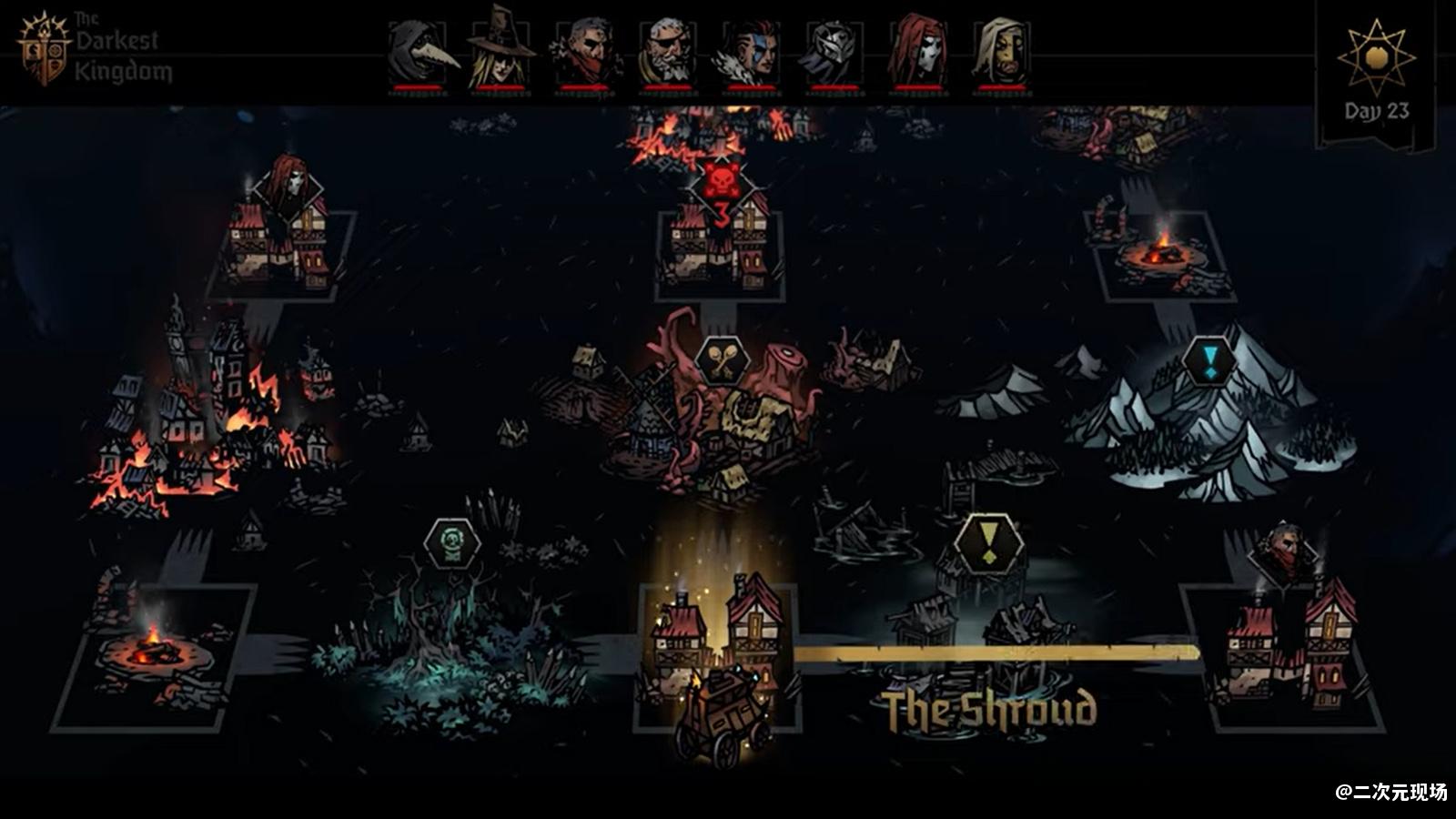Screen dimensions: 1456x819
Task: Choose the crossed maracas hexagon node
Action: pos(723,362)
